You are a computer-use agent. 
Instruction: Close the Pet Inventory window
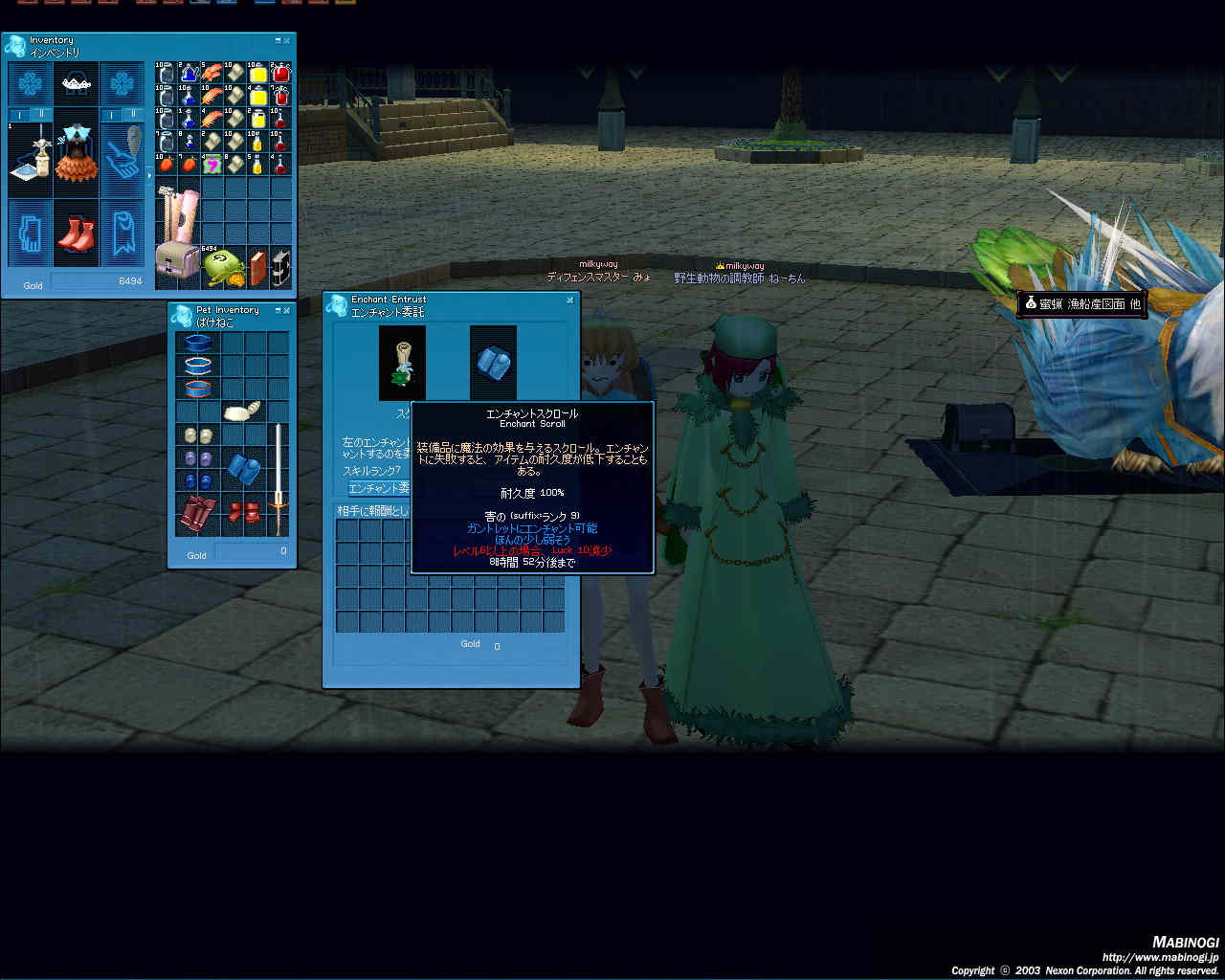tap(287, 311)
